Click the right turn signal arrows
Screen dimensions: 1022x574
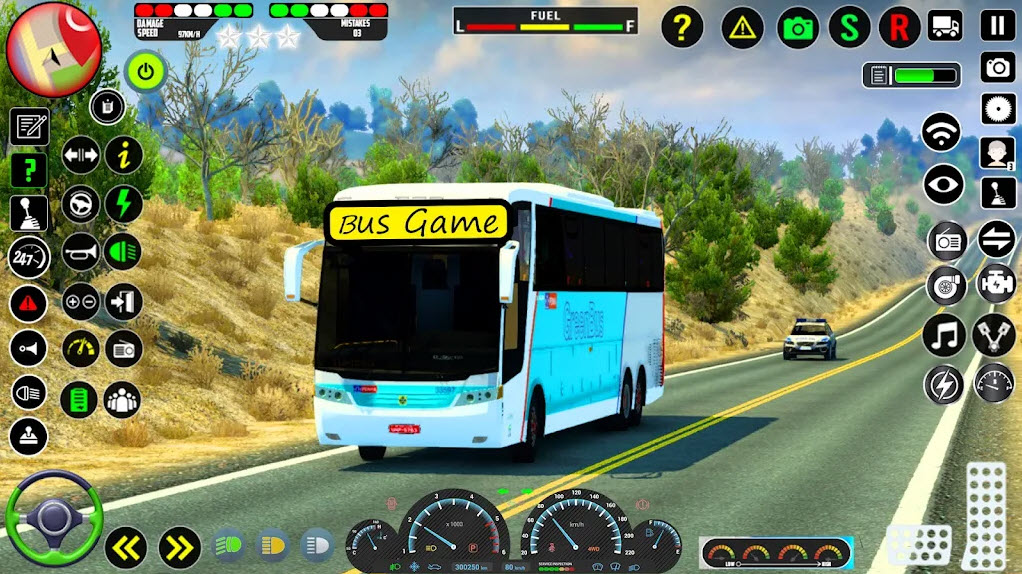click(180, 547)
